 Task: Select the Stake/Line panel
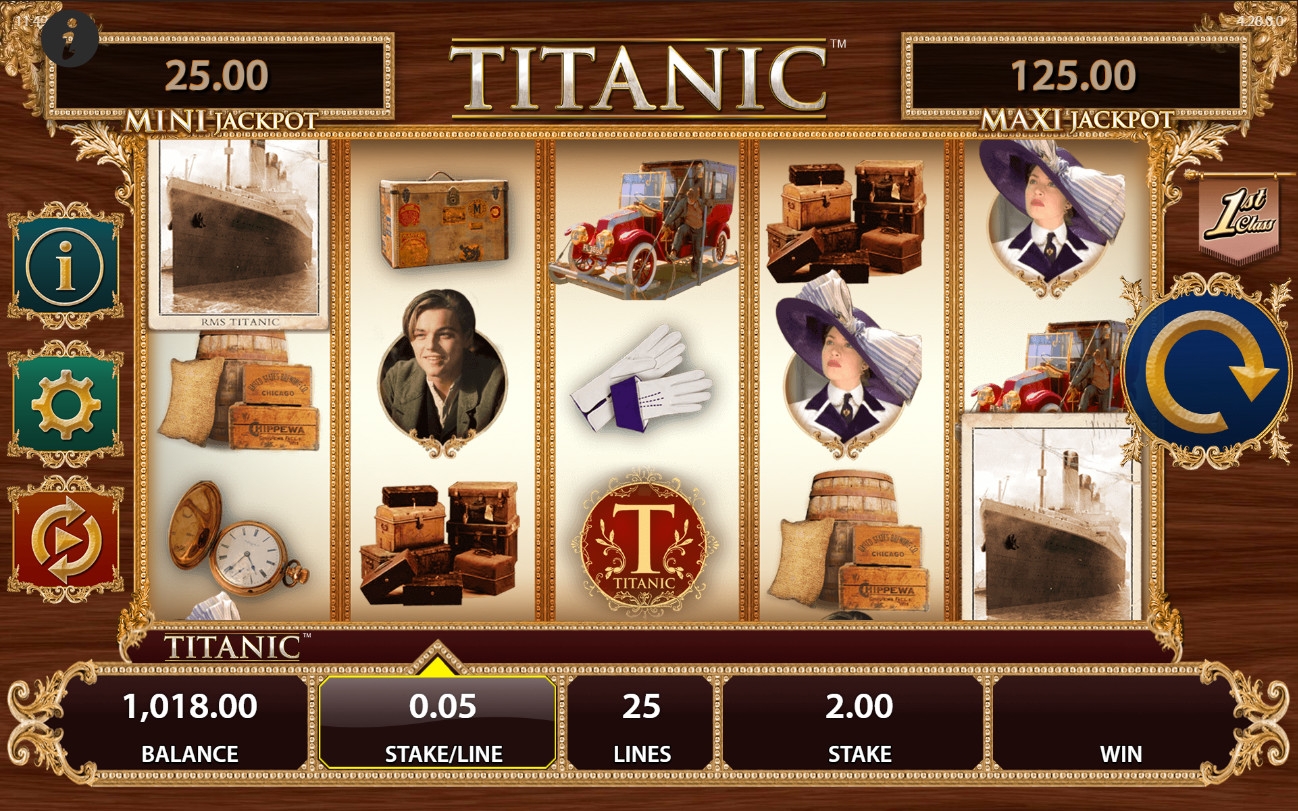pos(437,722)
